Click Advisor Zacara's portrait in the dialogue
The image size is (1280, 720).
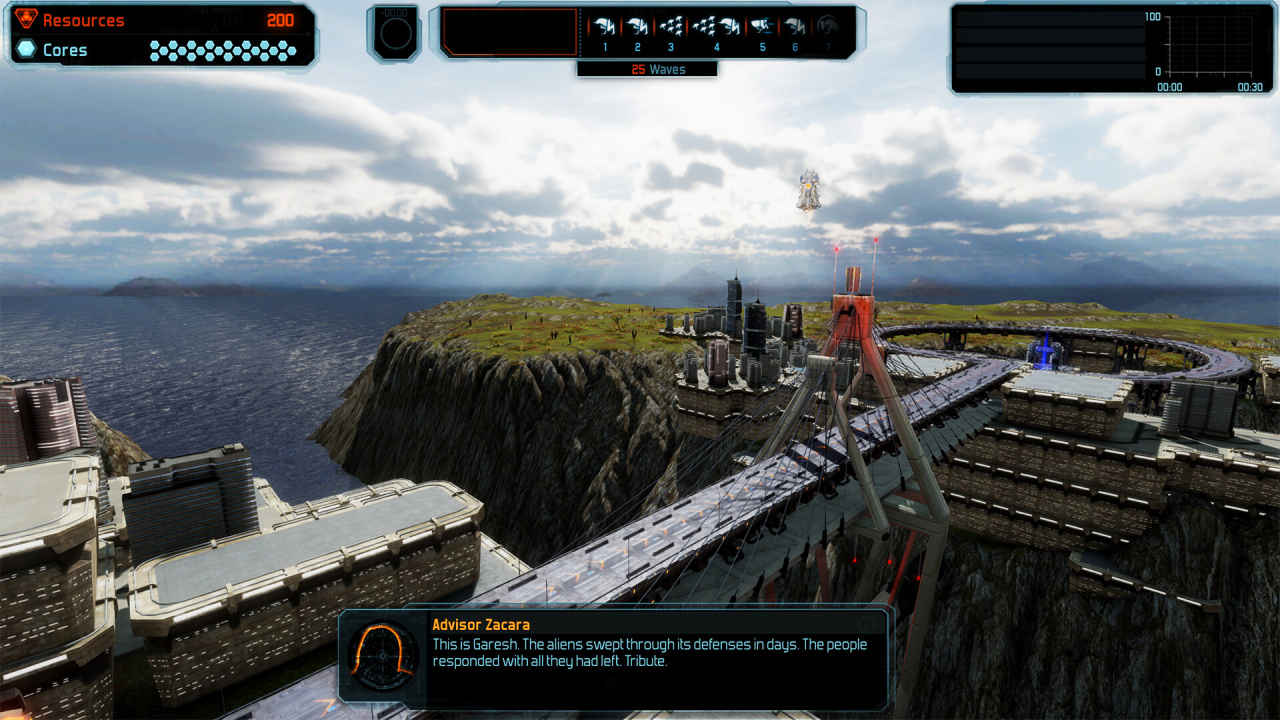[x=383, y=656]
